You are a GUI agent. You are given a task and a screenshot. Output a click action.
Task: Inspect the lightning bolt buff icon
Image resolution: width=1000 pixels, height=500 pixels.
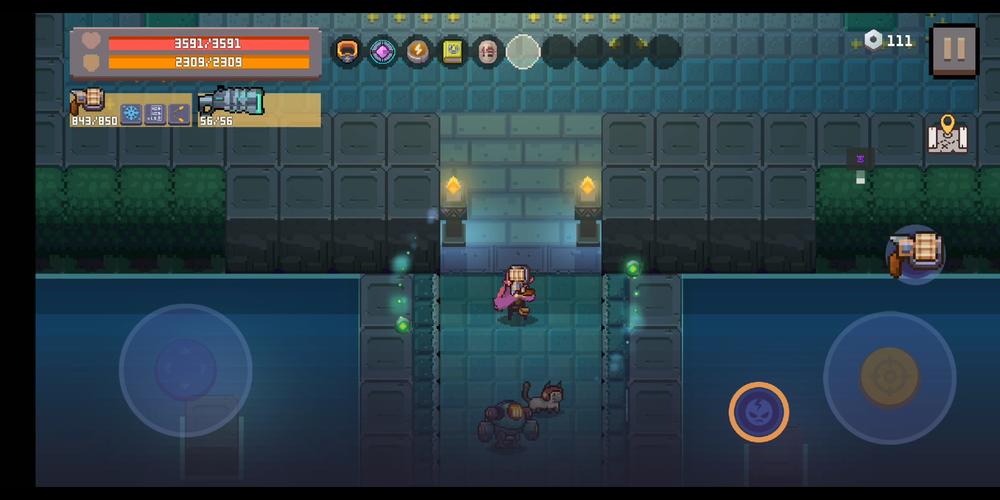click(417, 51)
